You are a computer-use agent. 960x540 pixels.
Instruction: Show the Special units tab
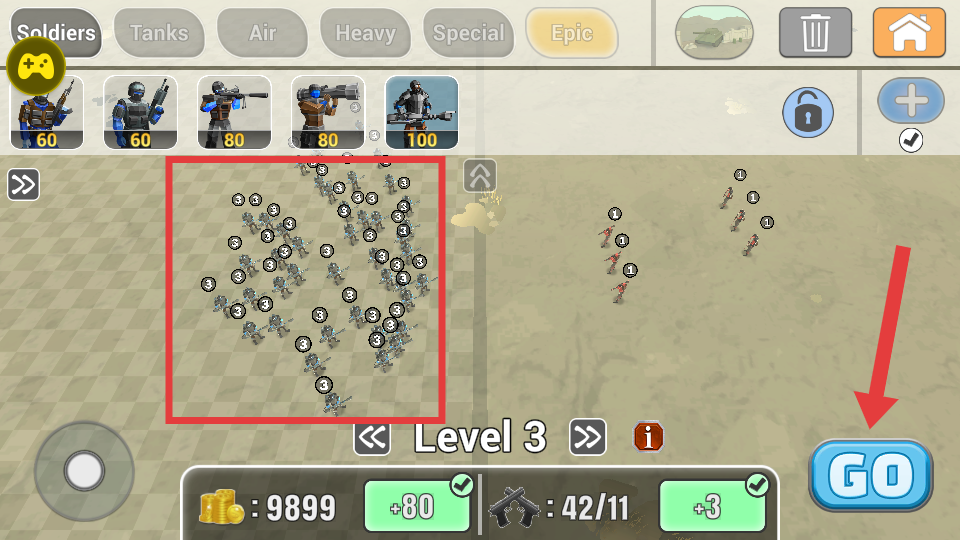pos(468,33)
